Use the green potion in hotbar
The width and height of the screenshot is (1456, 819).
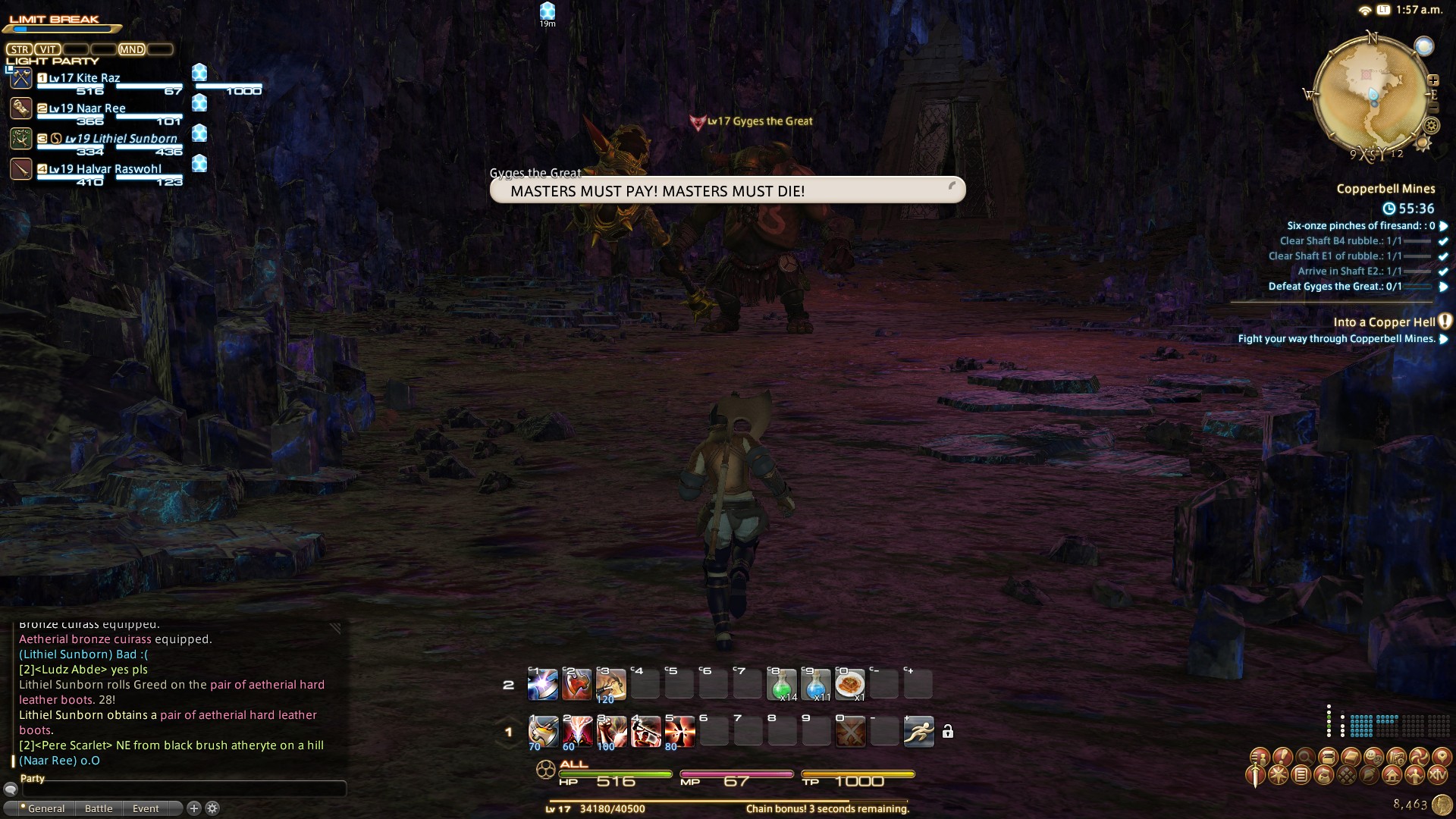pos(782,685)
